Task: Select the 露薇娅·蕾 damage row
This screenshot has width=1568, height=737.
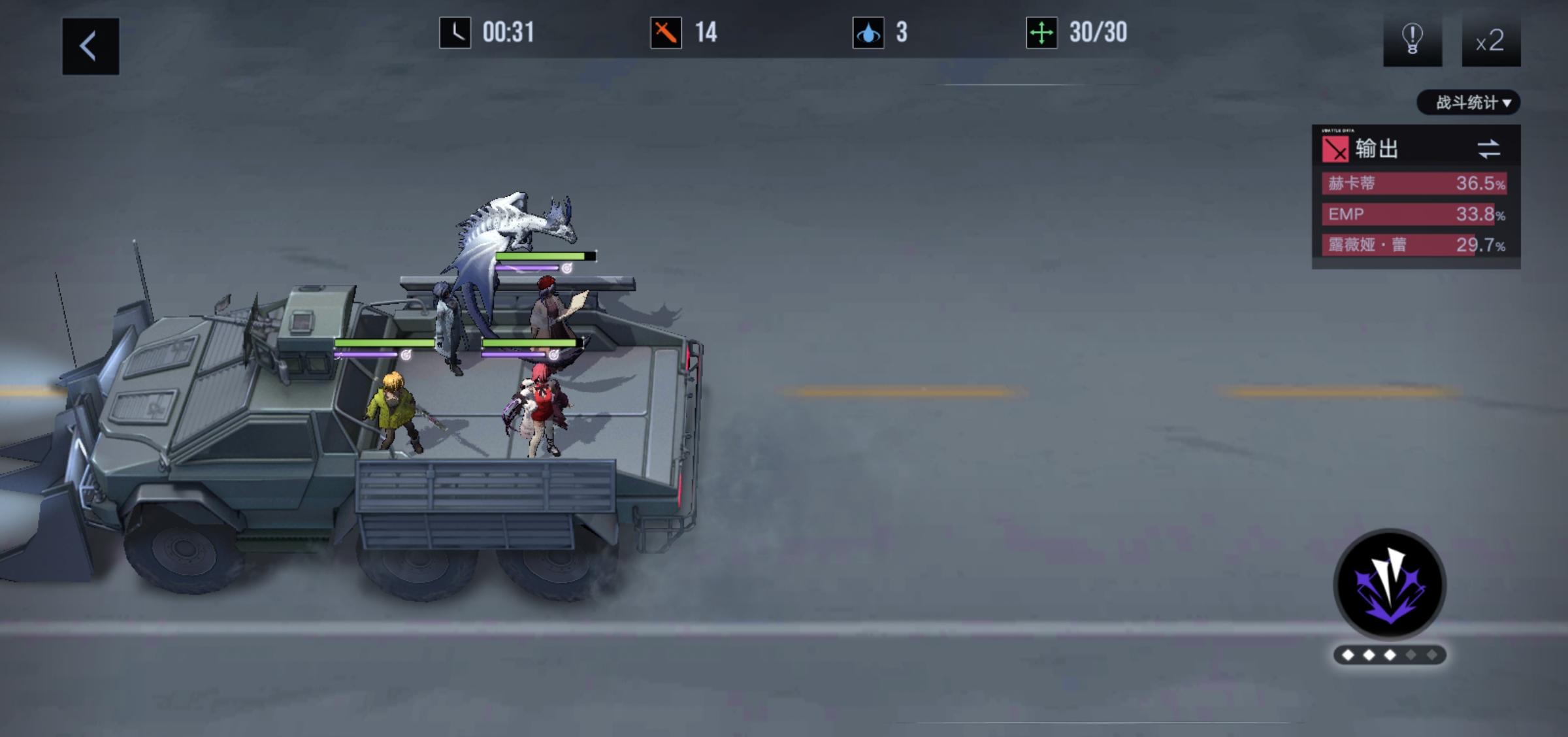Action: tap(1415, 245)
